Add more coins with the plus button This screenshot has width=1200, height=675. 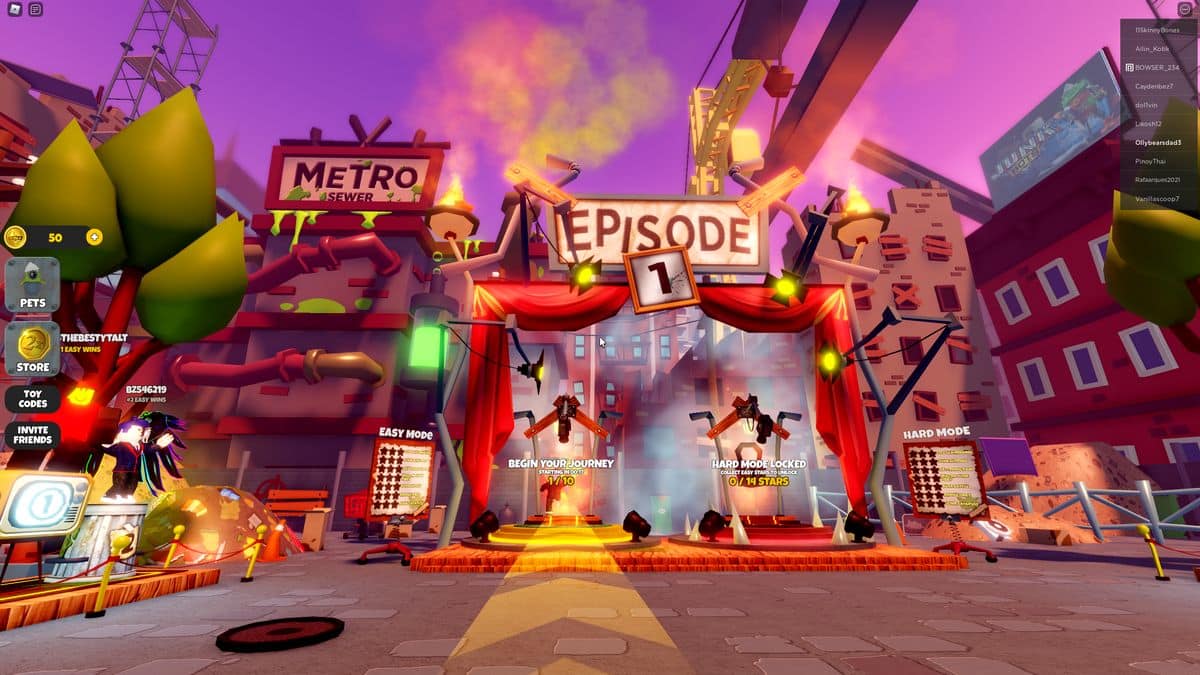pos(94,237)
